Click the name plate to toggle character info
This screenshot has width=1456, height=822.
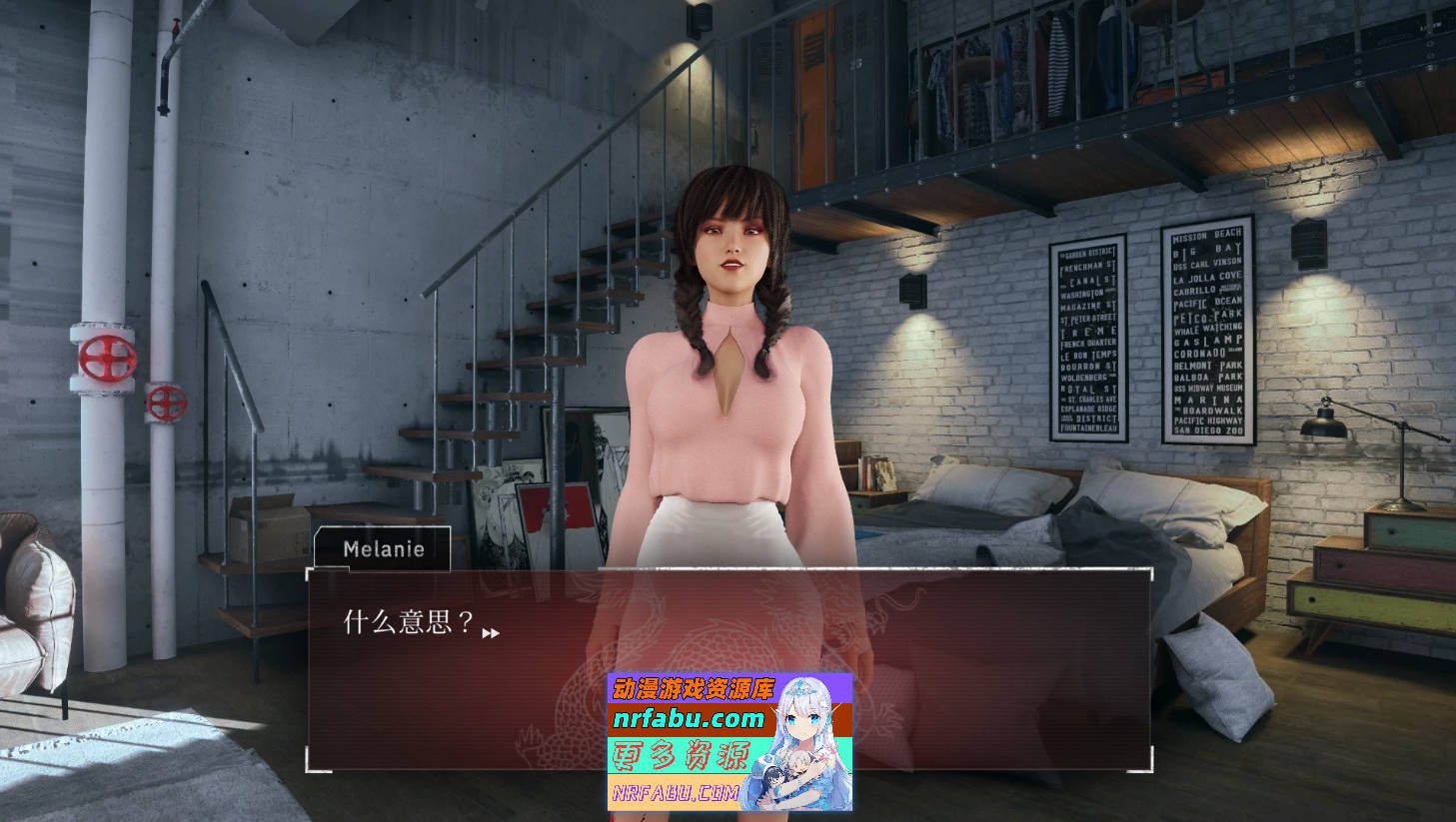(383, 548)
